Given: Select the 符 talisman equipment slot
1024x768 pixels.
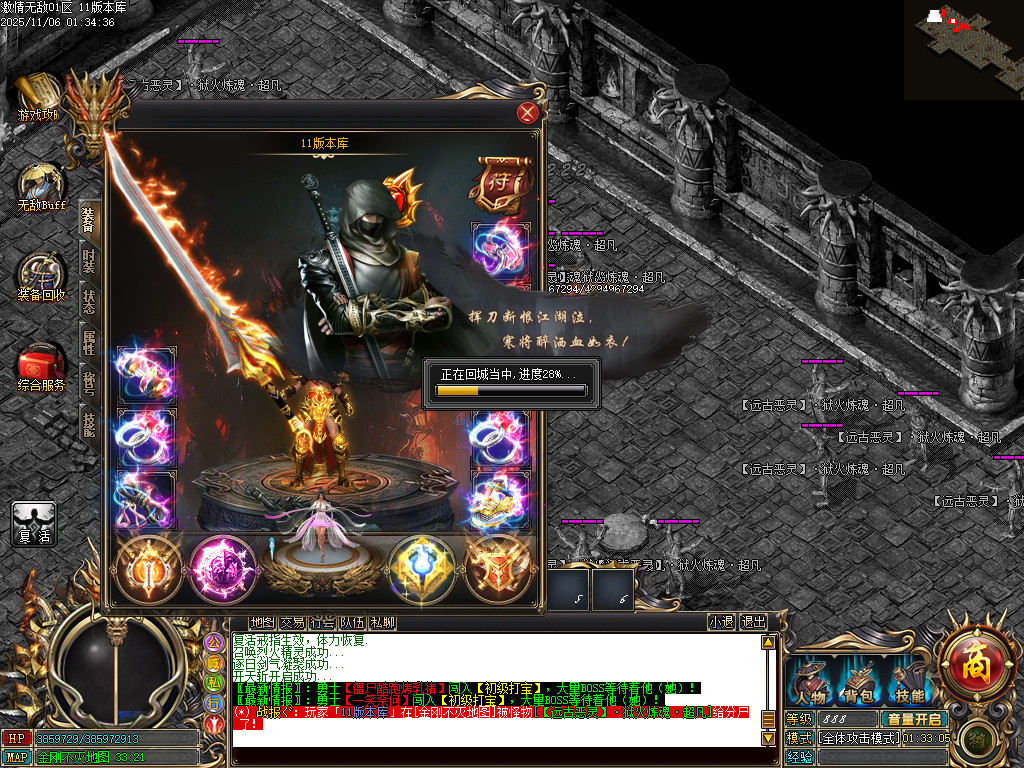Looking at the screenshot, I should pyautogui.click(x=496, y=181).
